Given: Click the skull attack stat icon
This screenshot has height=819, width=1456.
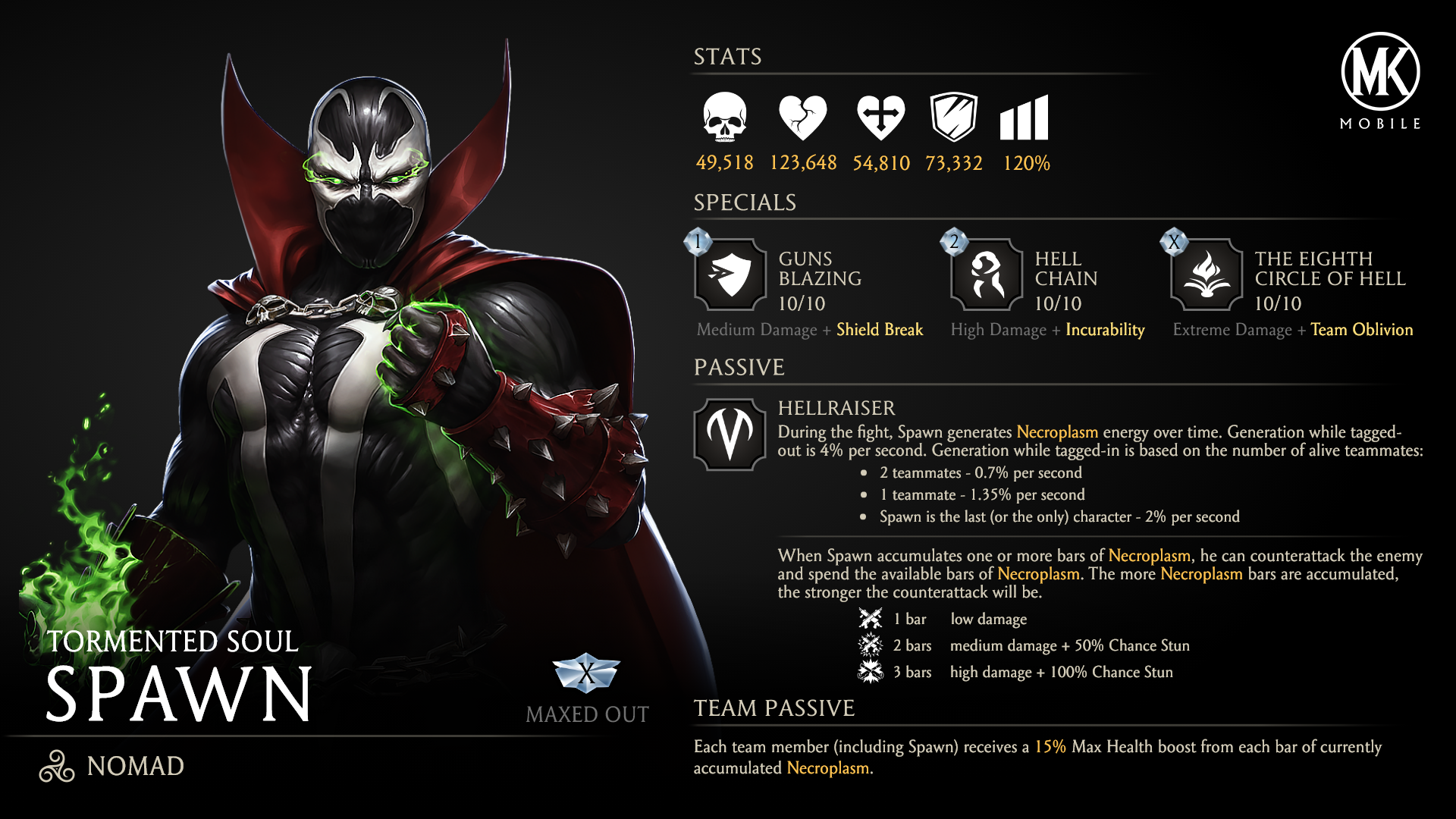Looking at the screenshot, I should pyautogui.click(x=724, y=118).
